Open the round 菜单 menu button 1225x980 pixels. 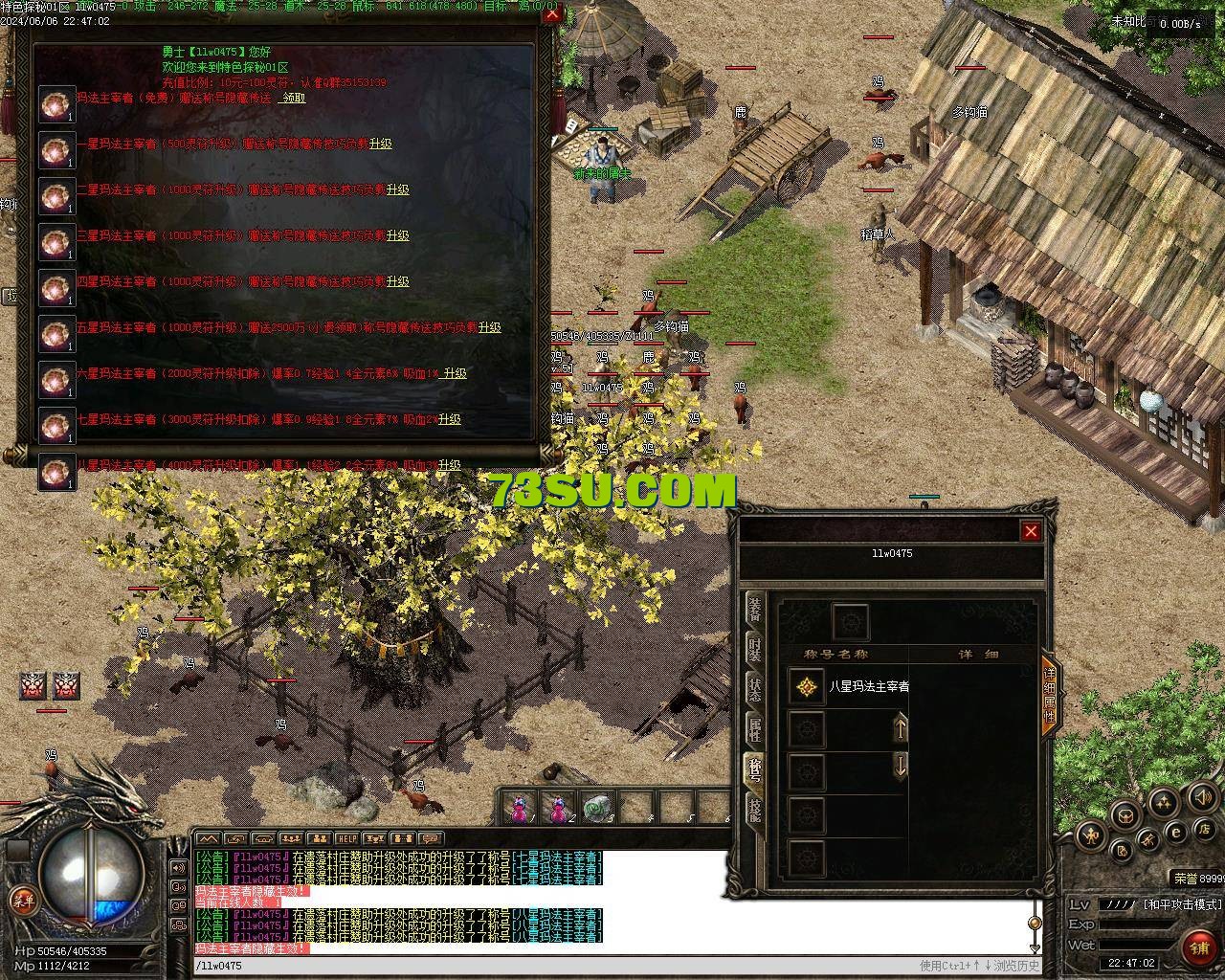(x=21, y=899)
